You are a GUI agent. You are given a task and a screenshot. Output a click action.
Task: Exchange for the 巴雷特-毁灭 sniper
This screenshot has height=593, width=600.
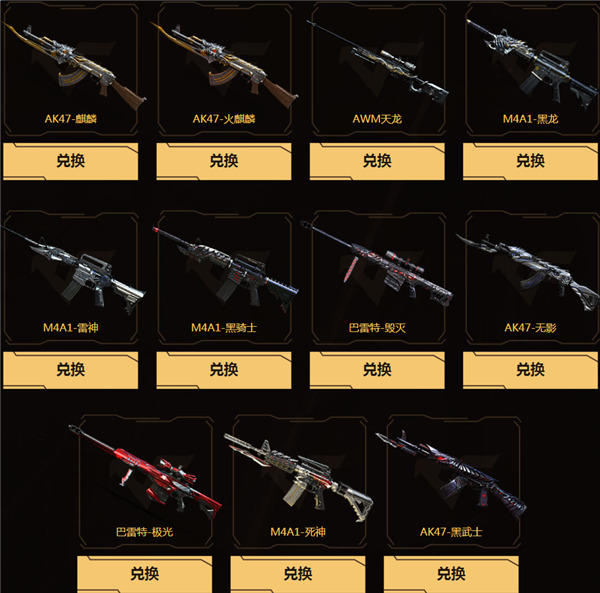click(x=376, y=369)
